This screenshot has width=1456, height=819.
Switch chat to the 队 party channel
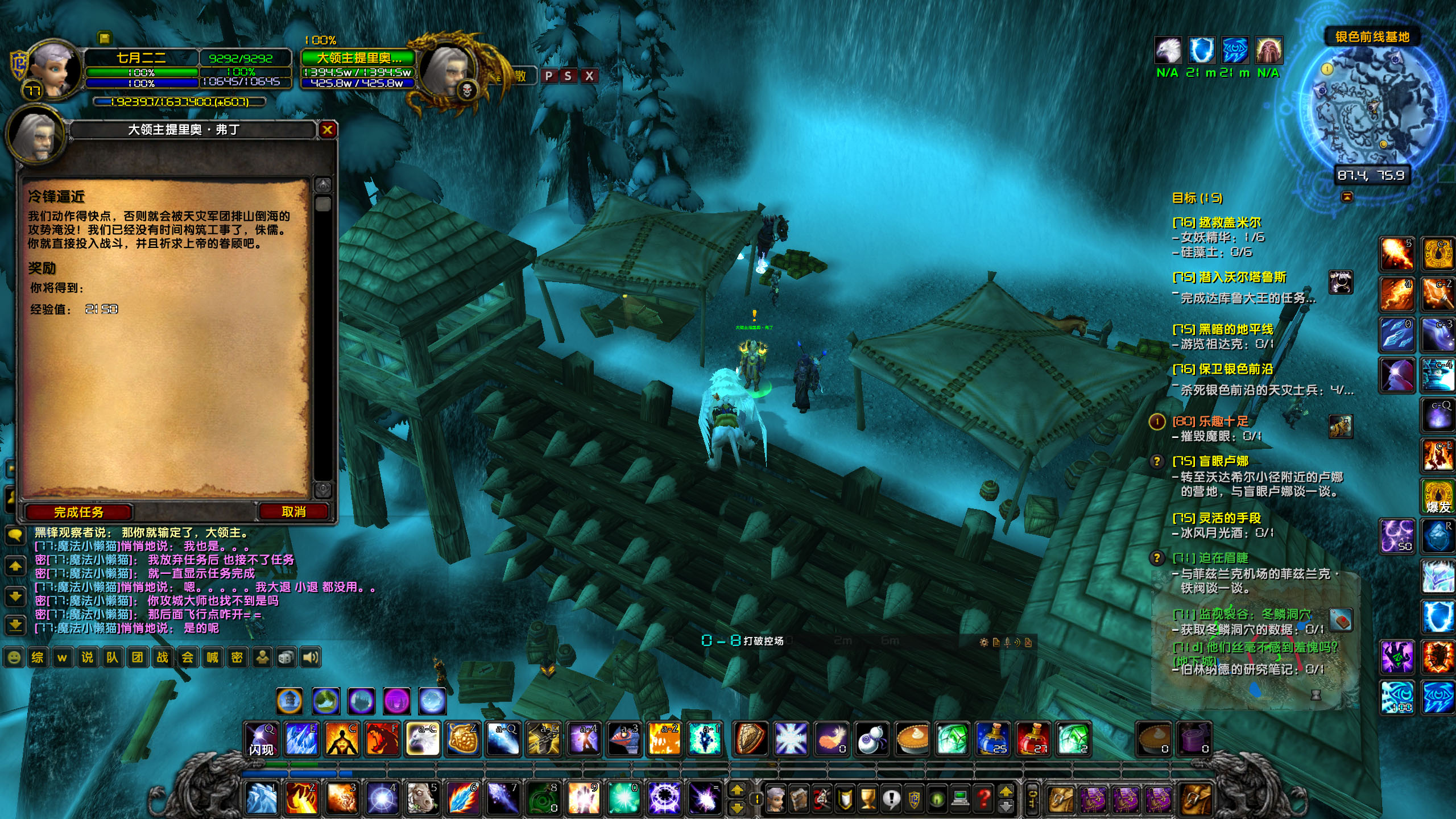click(112, 657)
